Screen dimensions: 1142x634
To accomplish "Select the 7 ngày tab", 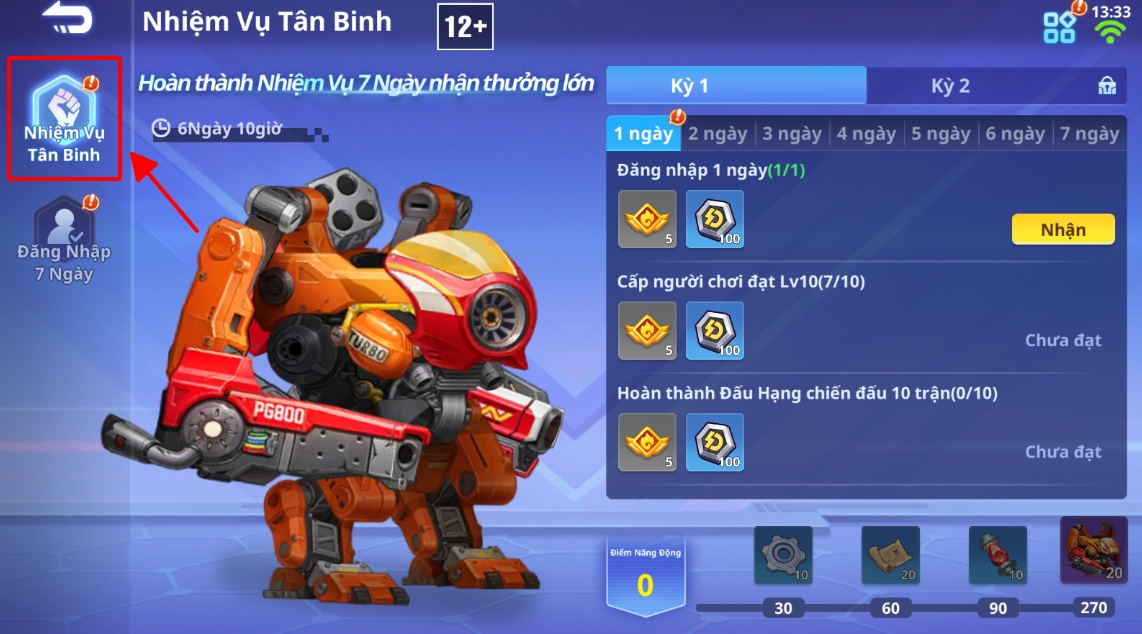I will tap(1090, 134).
